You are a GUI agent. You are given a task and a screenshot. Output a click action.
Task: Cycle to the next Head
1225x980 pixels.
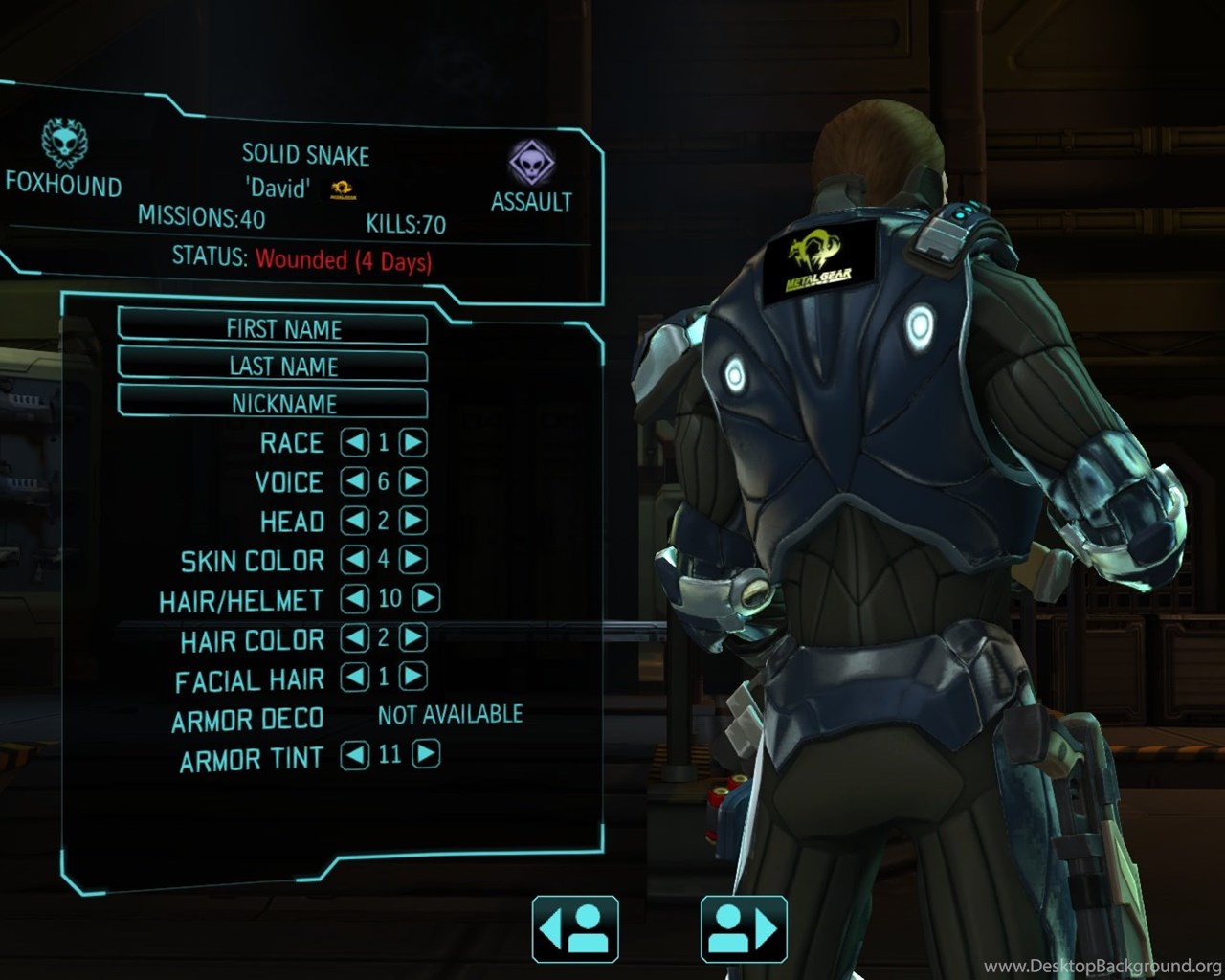(x=413, y=521)
